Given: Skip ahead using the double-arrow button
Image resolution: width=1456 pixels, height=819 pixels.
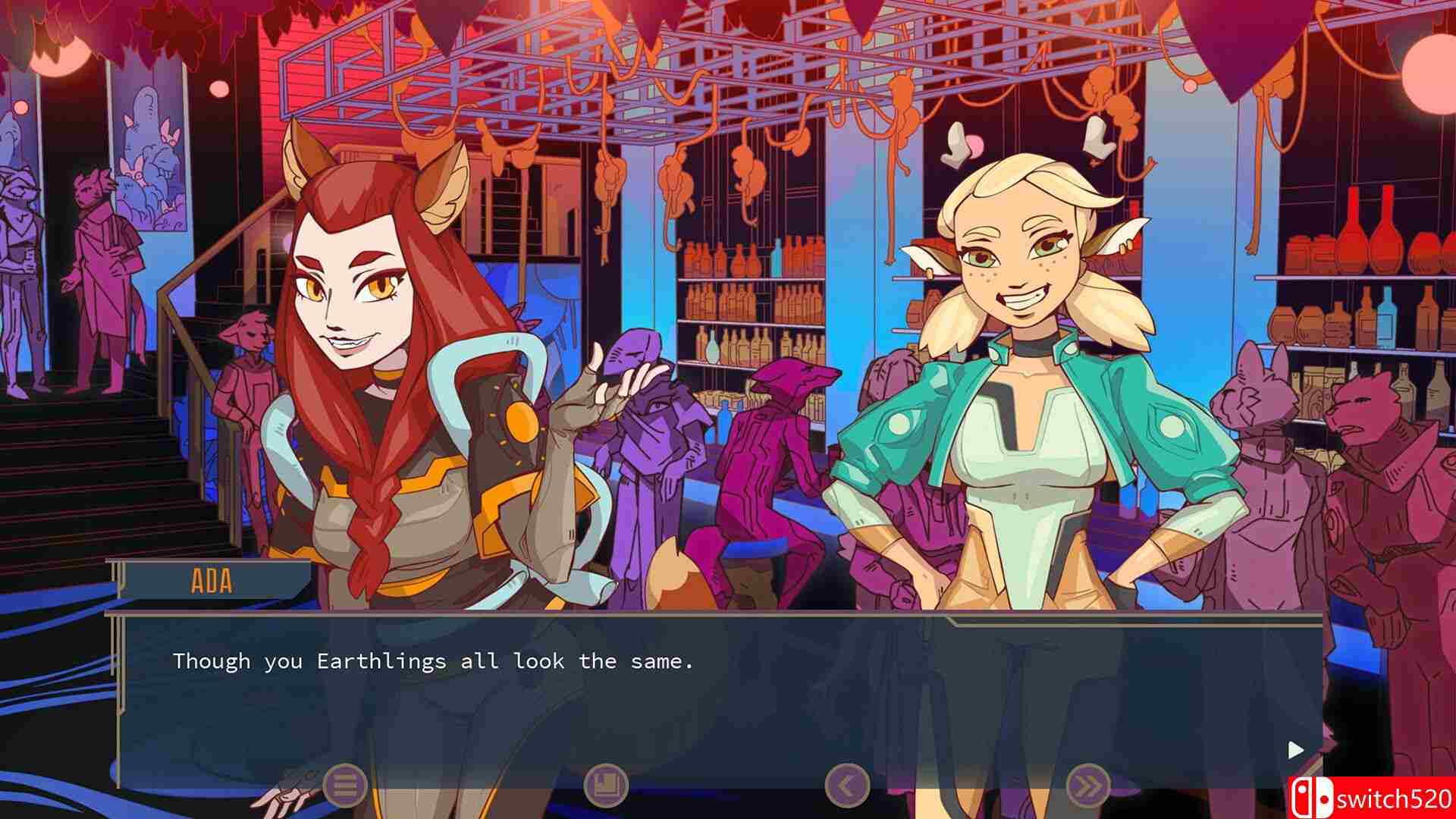Looking at the screenshot, I should [1088, 785].
